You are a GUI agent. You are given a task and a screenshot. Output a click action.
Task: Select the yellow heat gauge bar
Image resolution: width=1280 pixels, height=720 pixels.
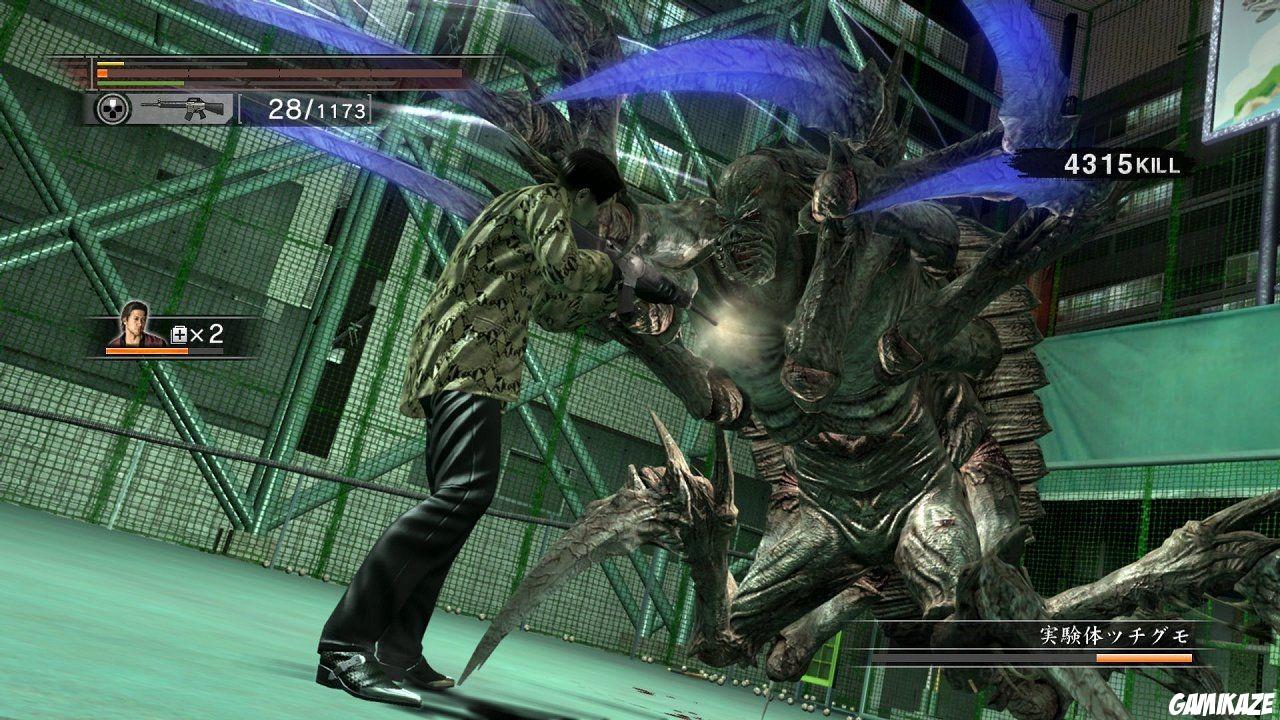pos(110,64)
